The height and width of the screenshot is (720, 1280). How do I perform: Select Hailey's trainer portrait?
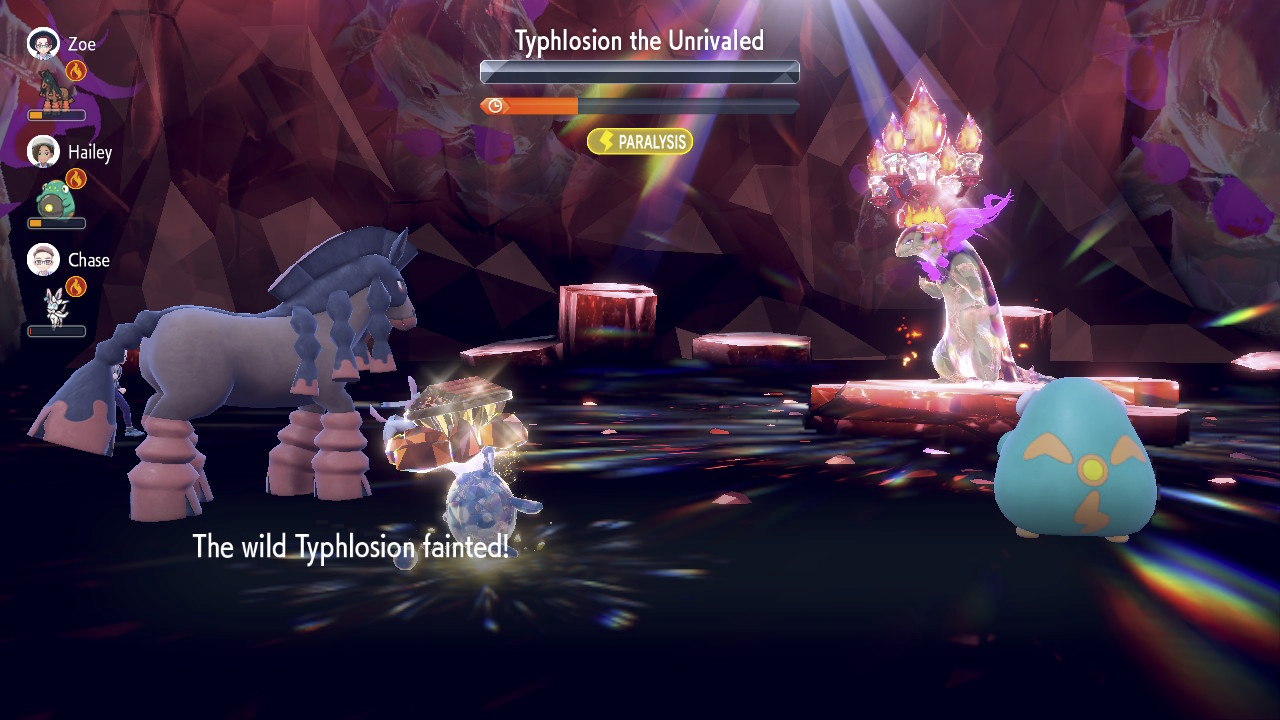tap(43, 151)
